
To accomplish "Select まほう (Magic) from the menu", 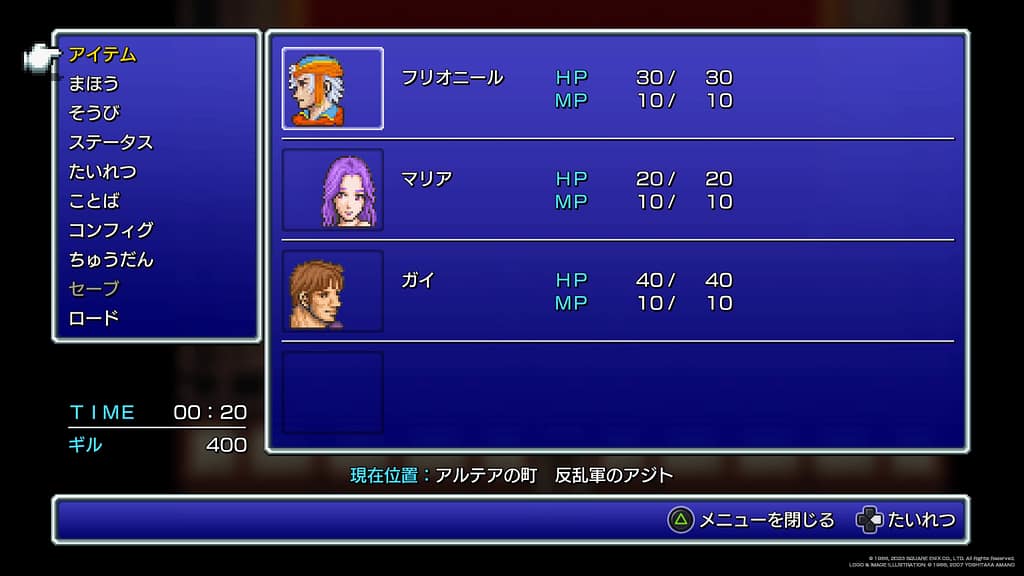I will (x=94, y=84).
